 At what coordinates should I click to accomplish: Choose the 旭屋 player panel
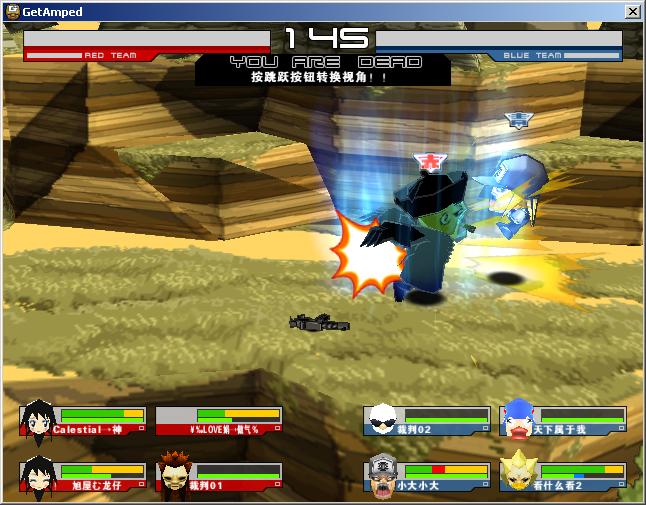pyautogui.click(x=84, y=477)
